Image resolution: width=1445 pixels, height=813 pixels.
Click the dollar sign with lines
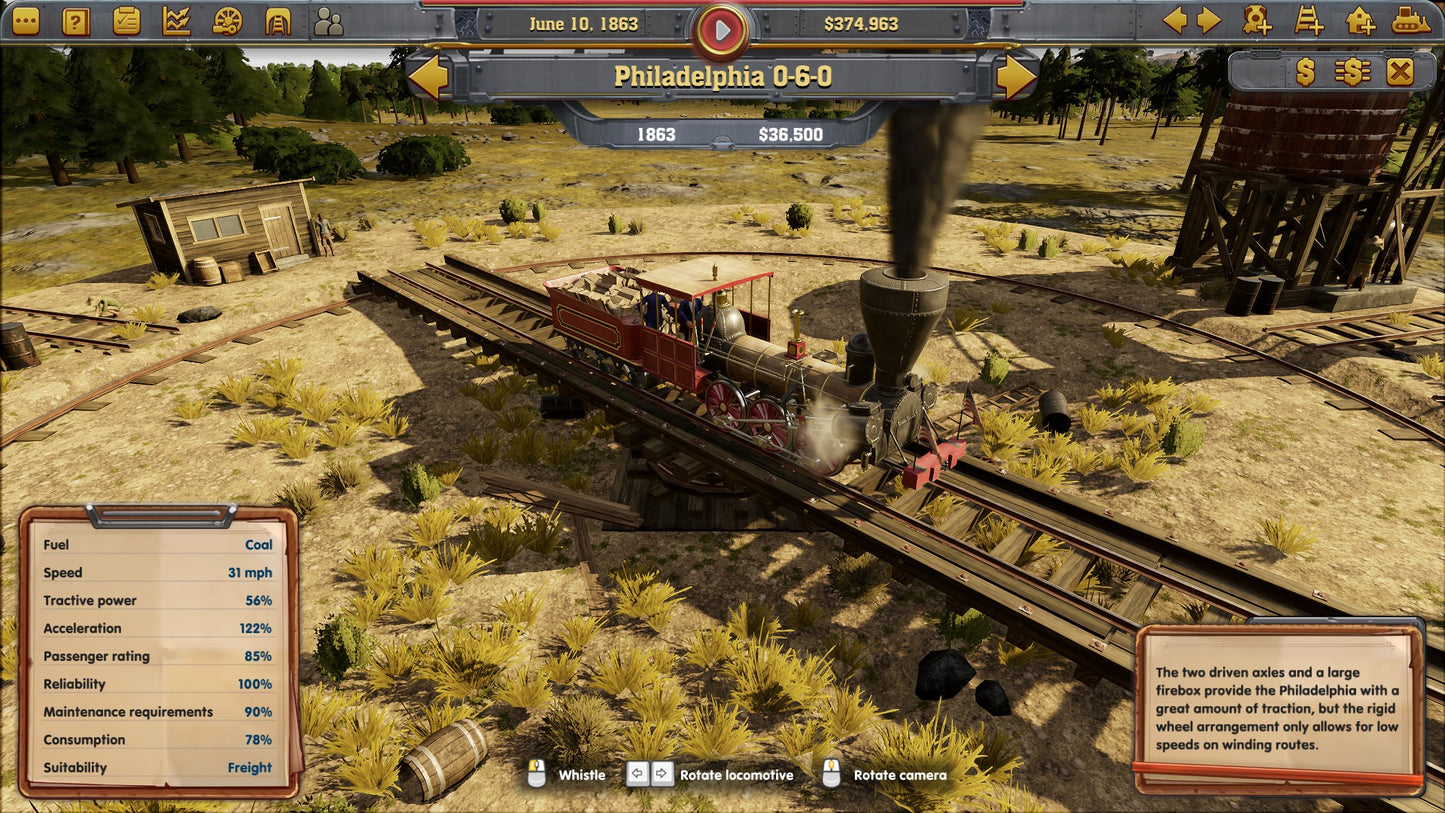(x=1352, y=71)
